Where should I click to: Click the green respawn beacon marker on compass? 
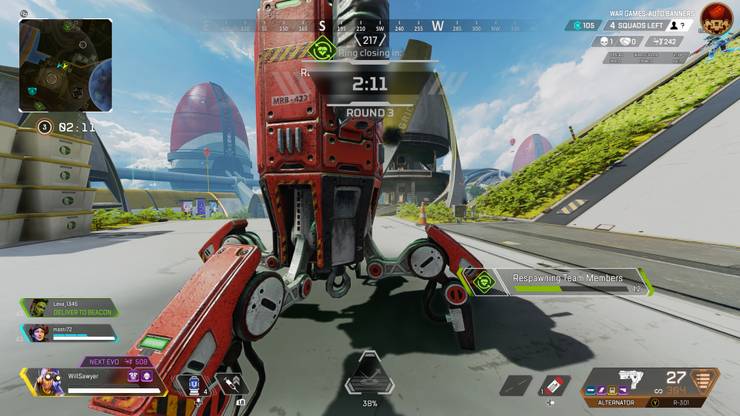click(321, 48)
